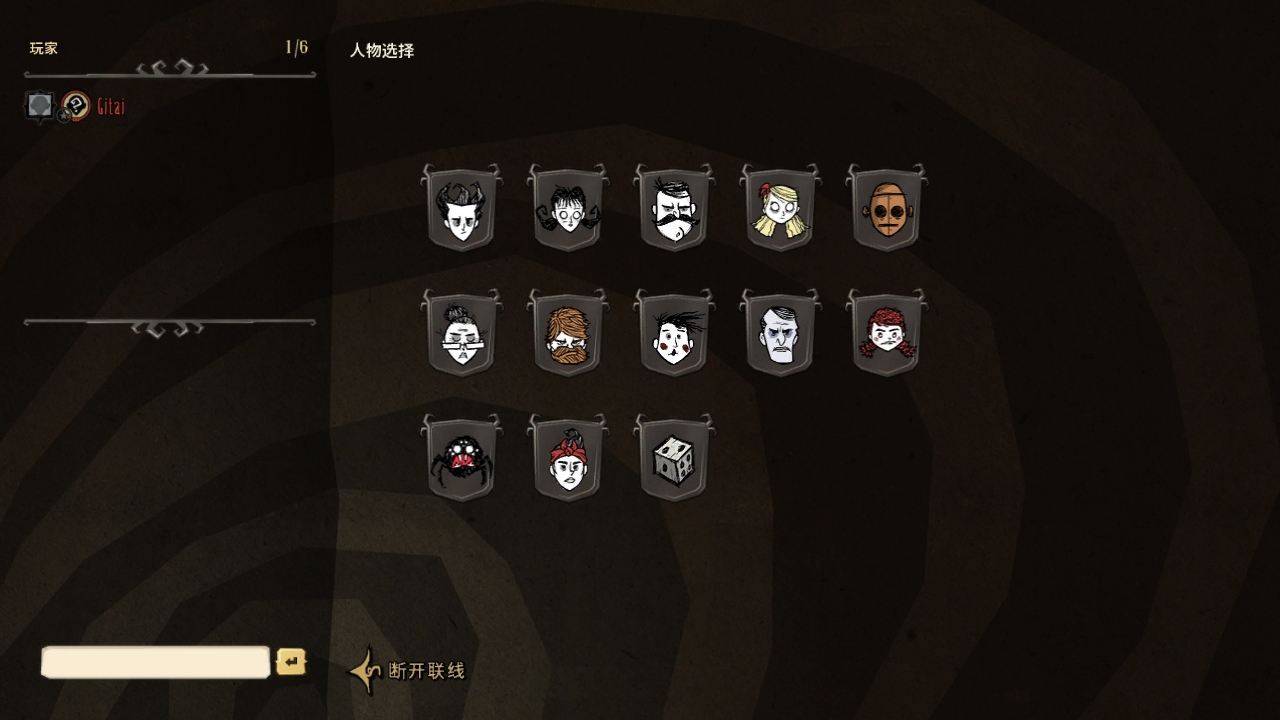The width and height of the screenshot is (1280, 720).
Task: Choose Willow with the black pigtails
Action: click(567, 209)
